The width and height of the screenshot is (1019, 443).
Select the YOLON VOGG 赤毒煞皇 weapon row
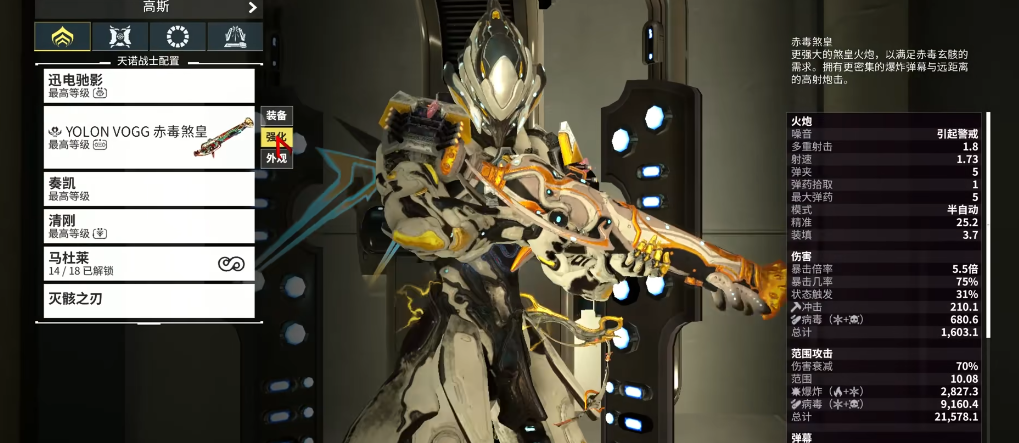point(149,137)
